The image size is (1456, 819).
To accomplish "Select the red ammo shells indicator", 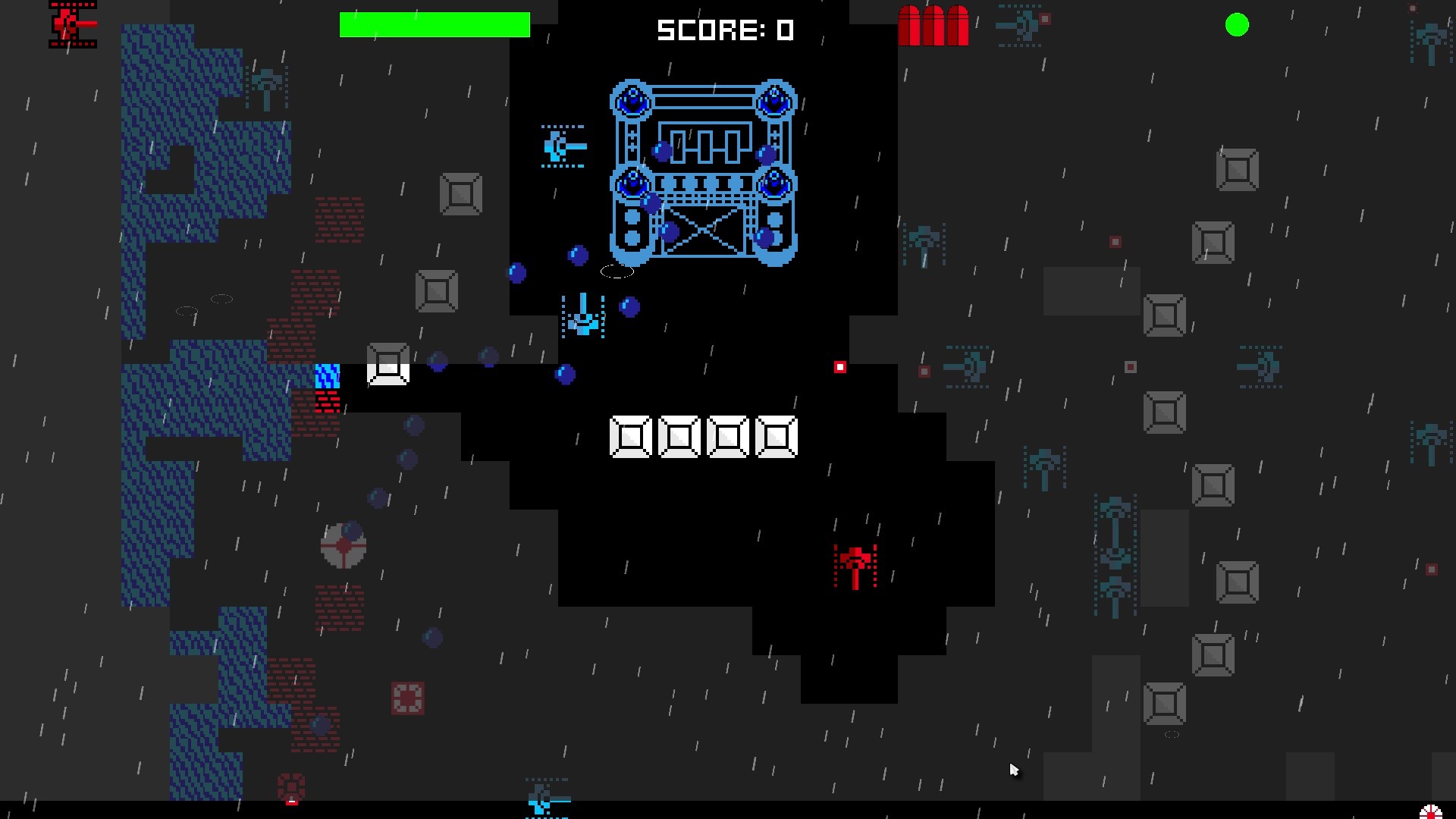I will pyautogui.click(x=935, y=27).
